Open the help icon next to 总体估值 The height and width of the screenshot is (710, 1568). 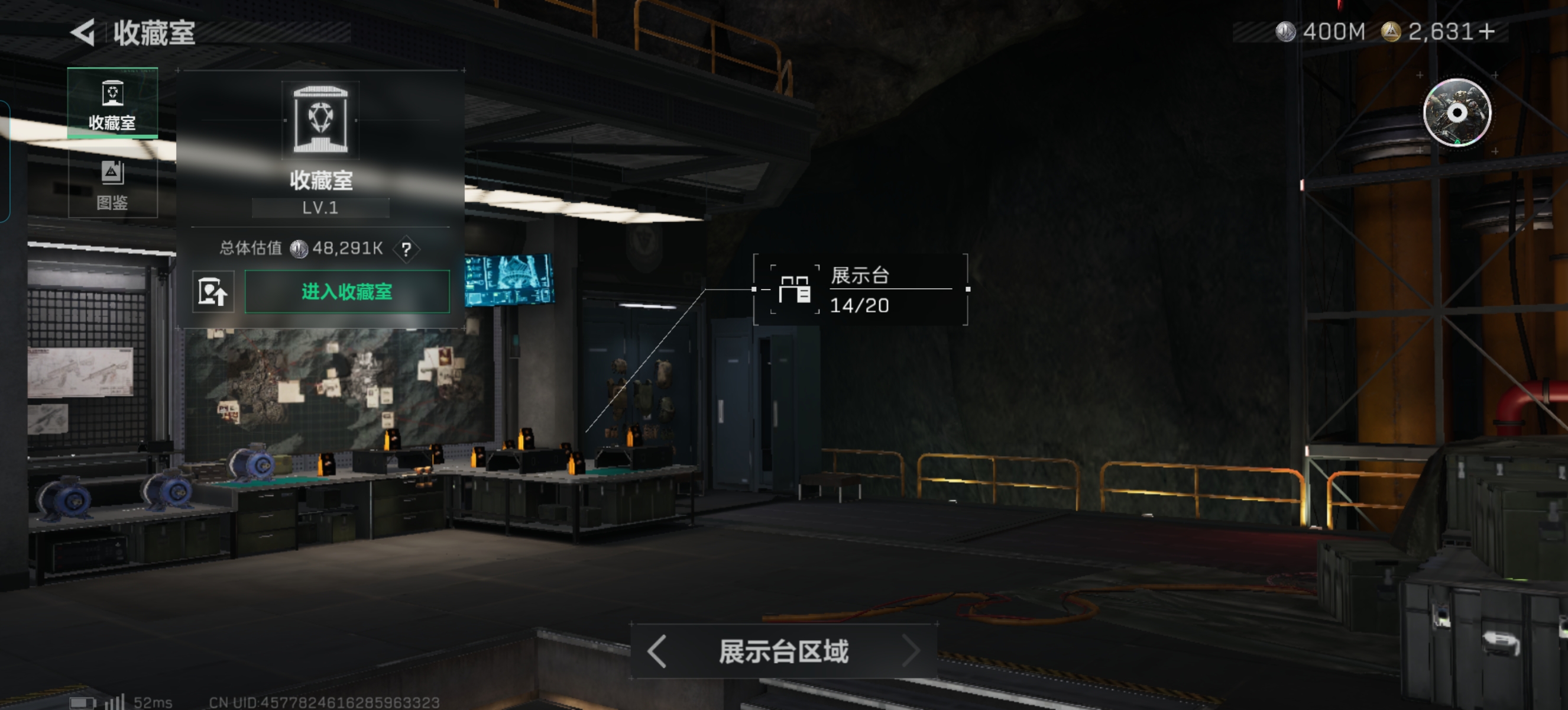(x=407, y=248)
